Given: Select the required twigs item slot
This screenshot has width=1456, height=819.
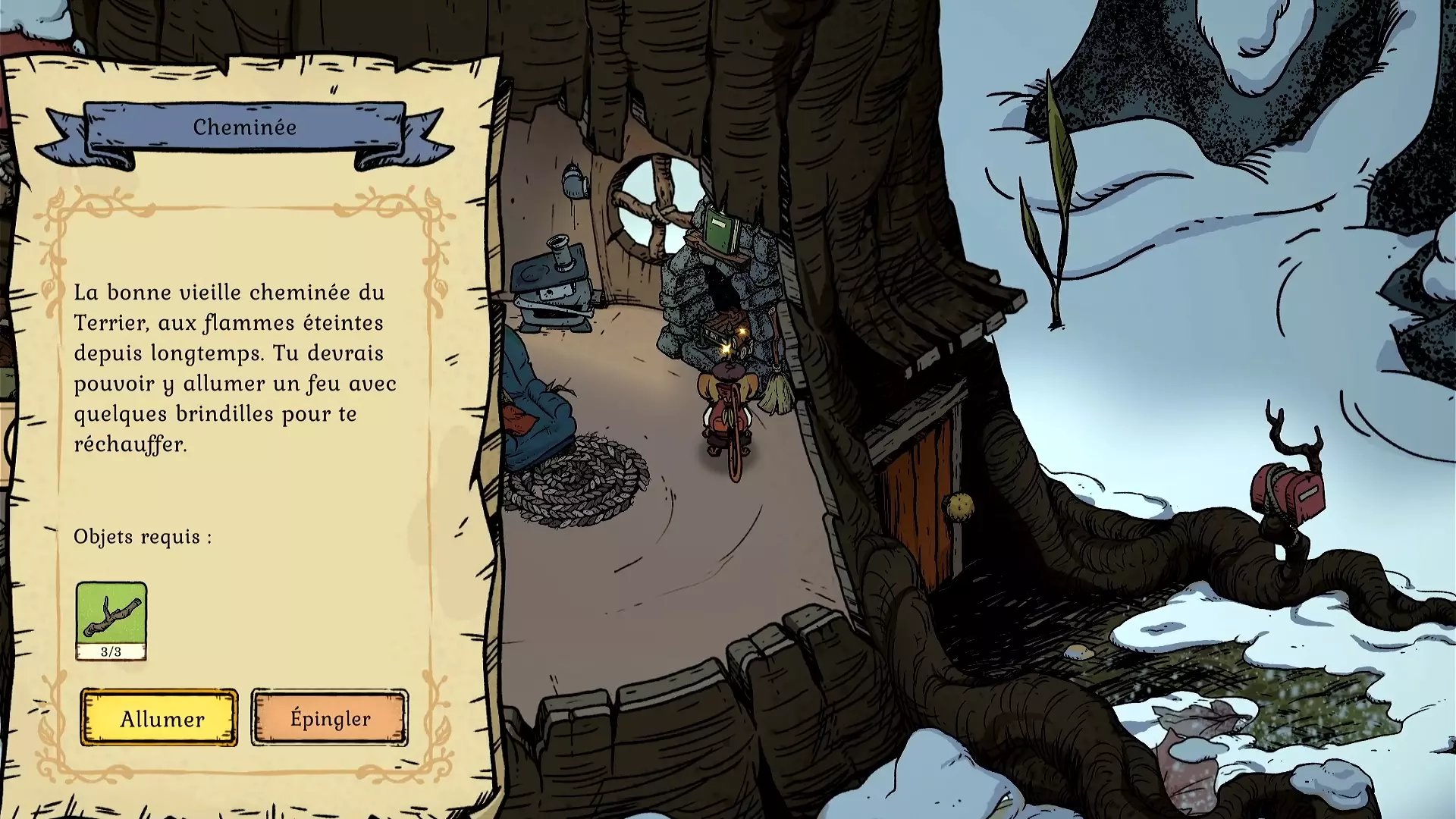Looking at the screenshot, I should (111, 620).
